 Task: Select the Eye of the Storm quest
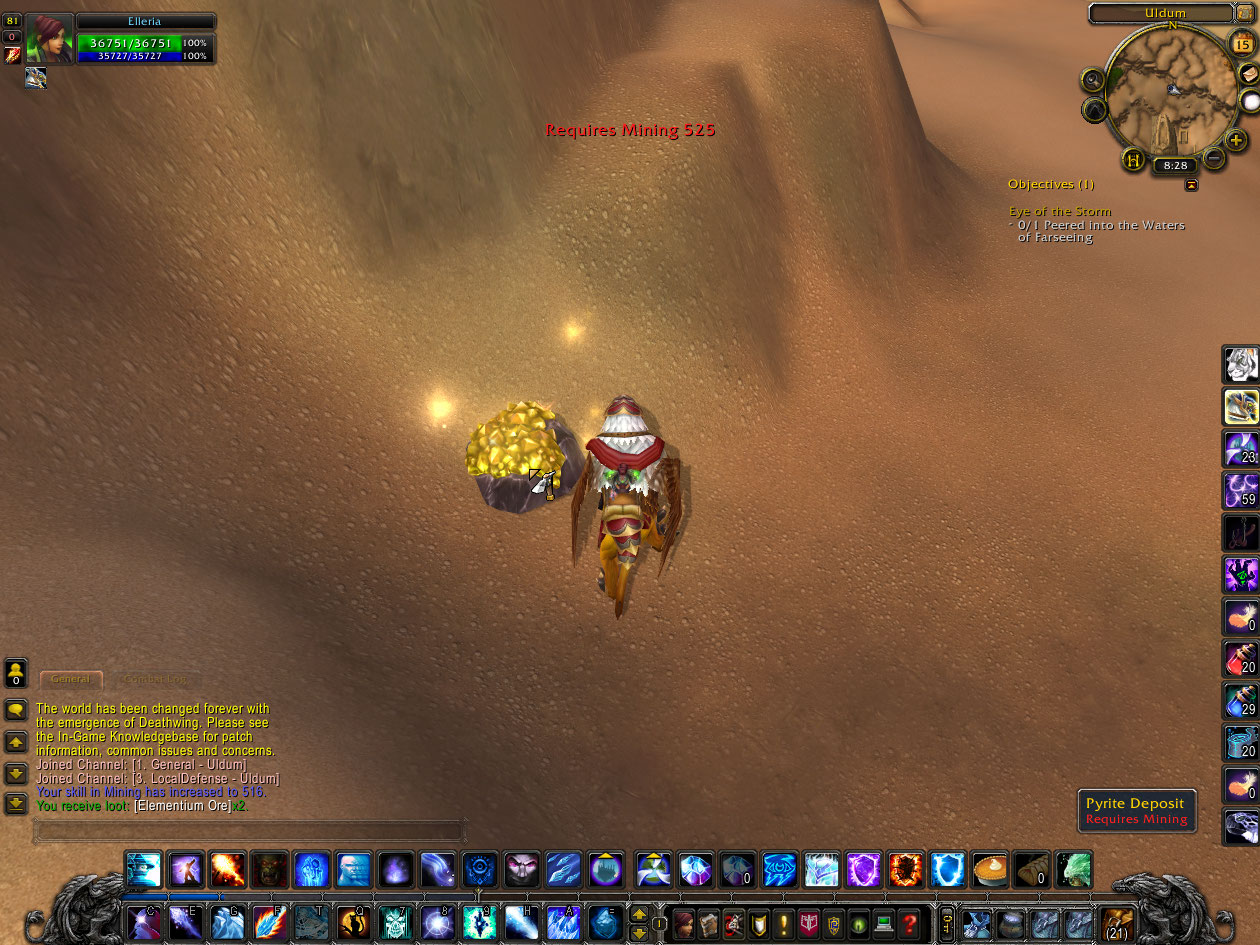tap(1059, 211)
